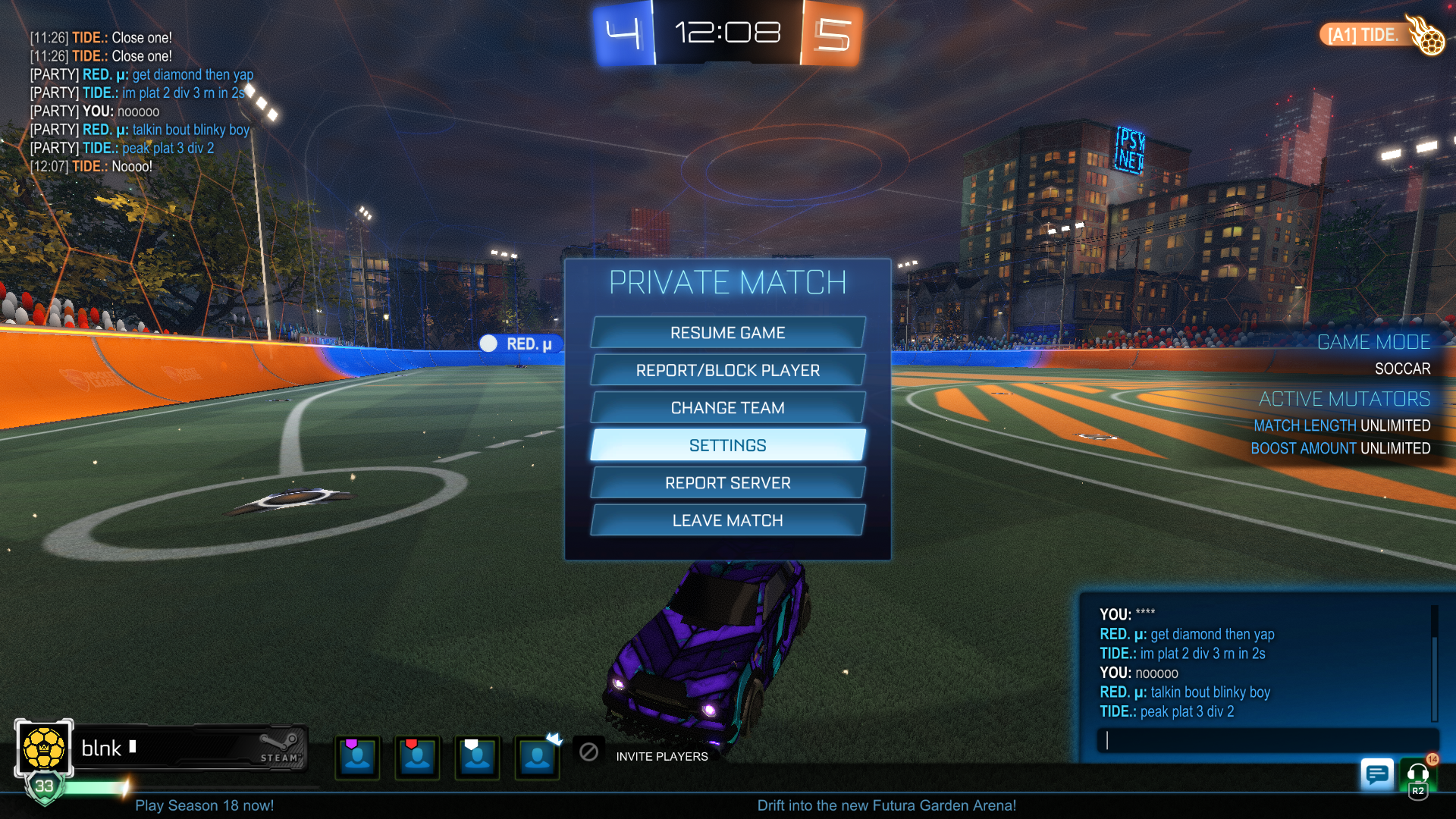Select the red-flagged party member avatar
This screenshot has width=1456, height=819.
tap(417, 757)
